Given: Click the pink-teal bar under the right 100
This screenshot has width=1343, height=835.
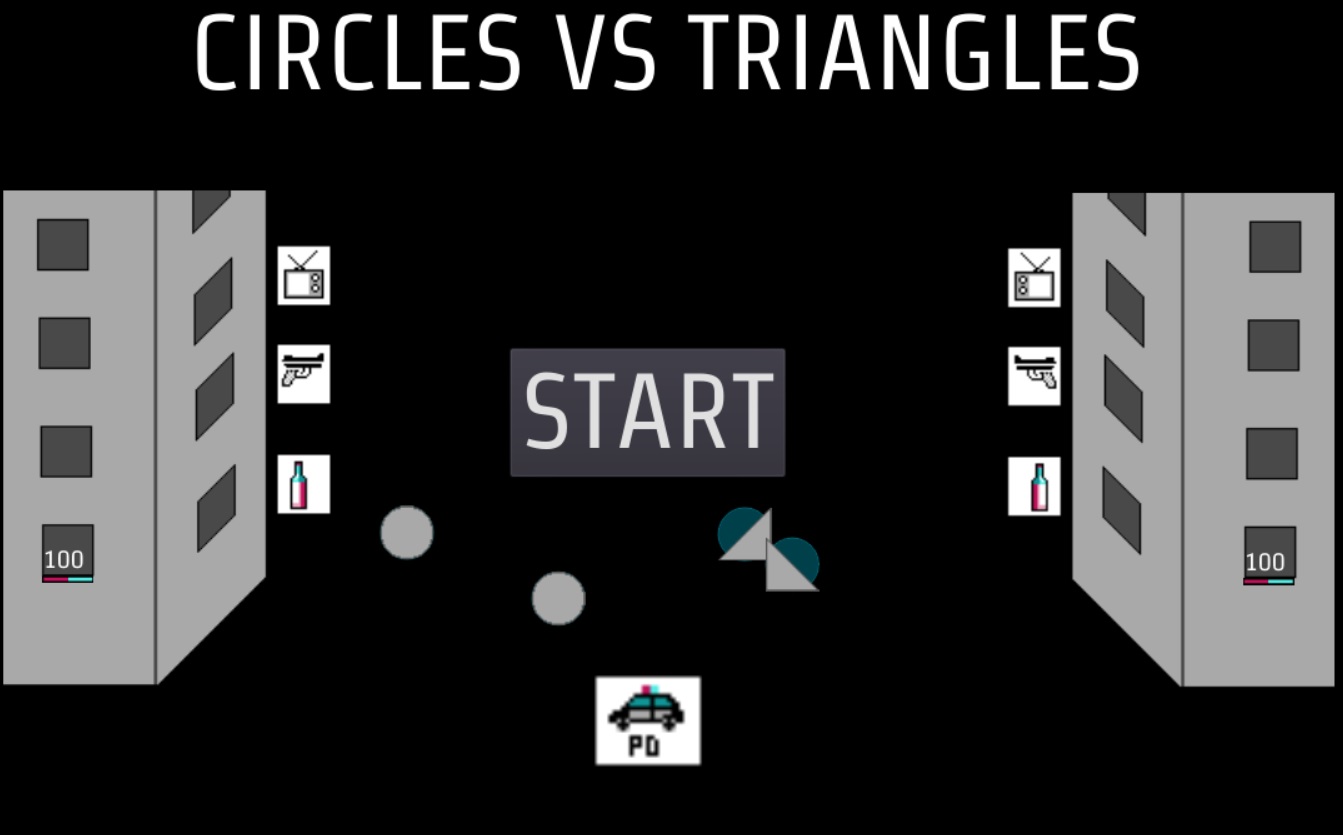Looking at the screenshot, I should [1267, 582].
